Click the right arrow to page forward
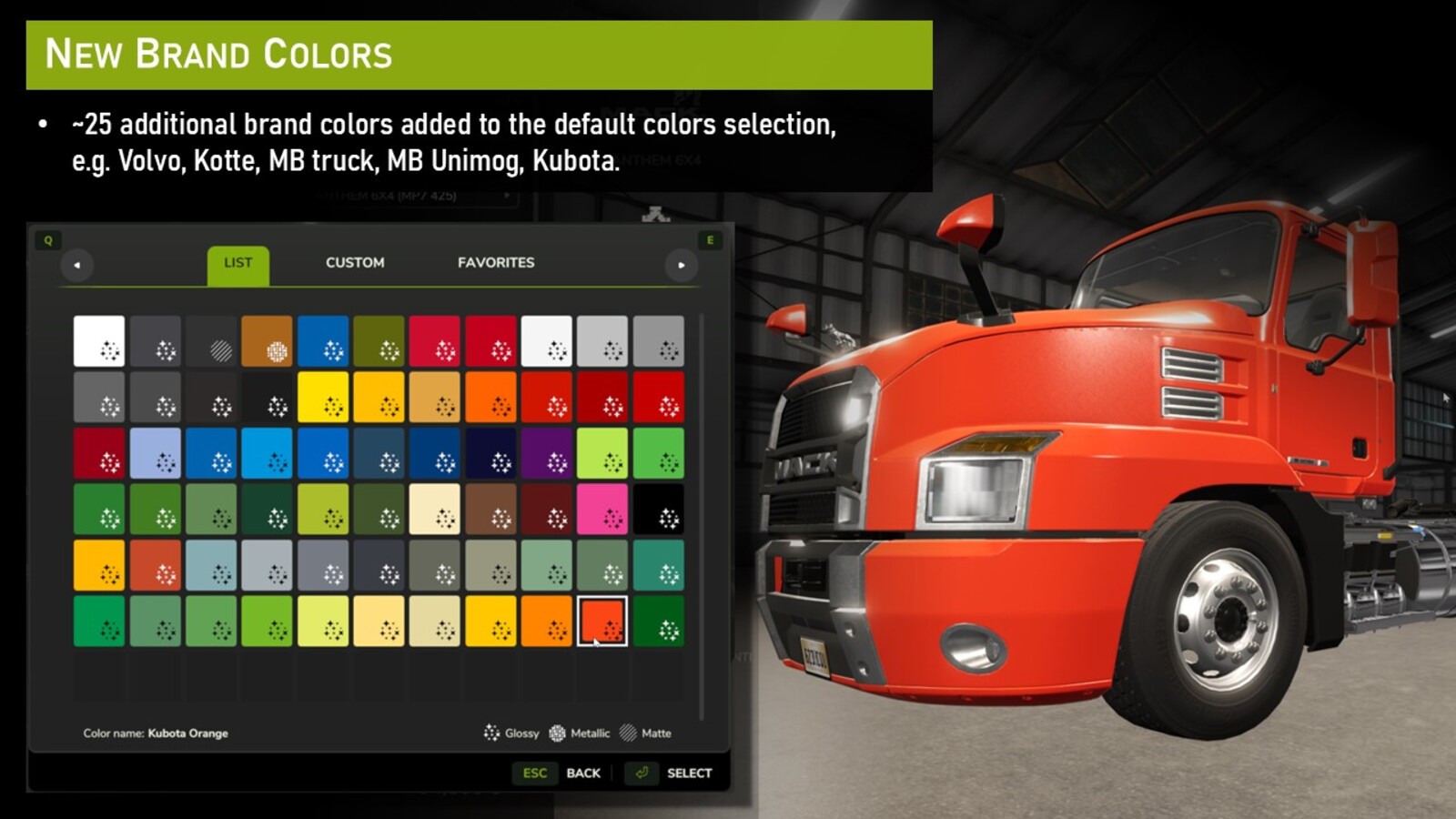 coord(683,263)
